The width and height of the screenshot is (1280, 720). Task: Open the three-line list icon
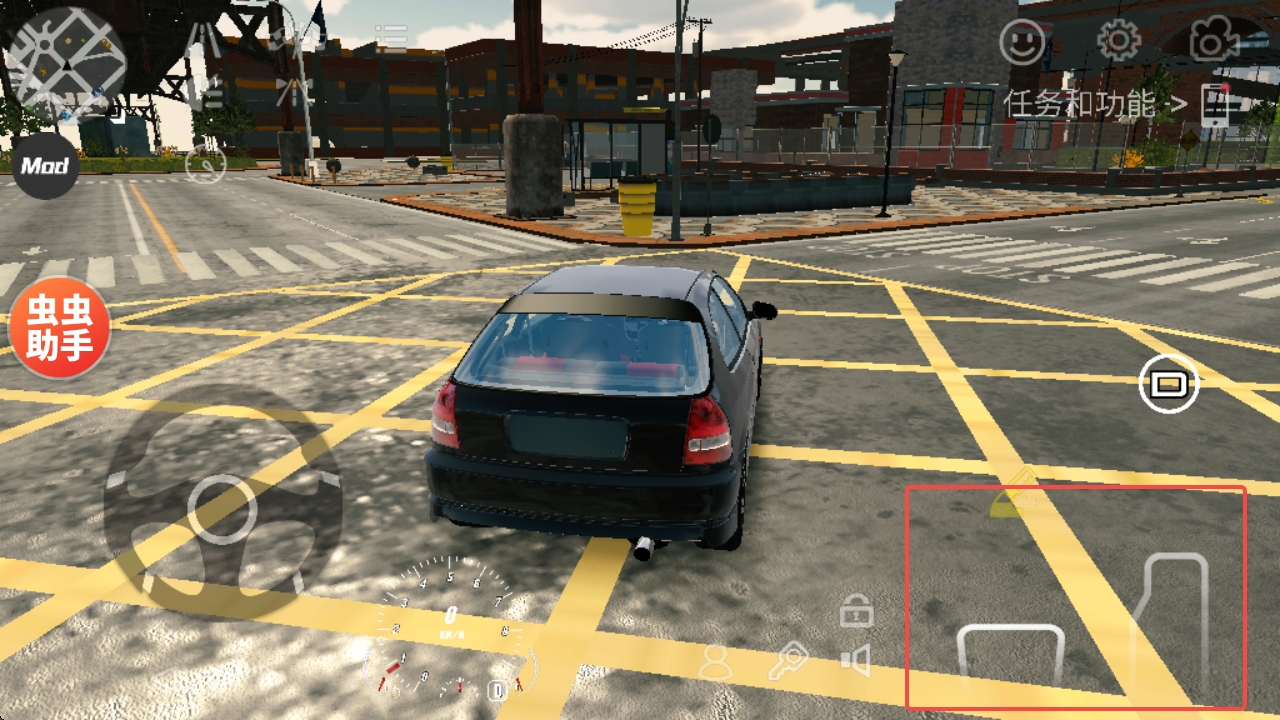coord(391,40)
